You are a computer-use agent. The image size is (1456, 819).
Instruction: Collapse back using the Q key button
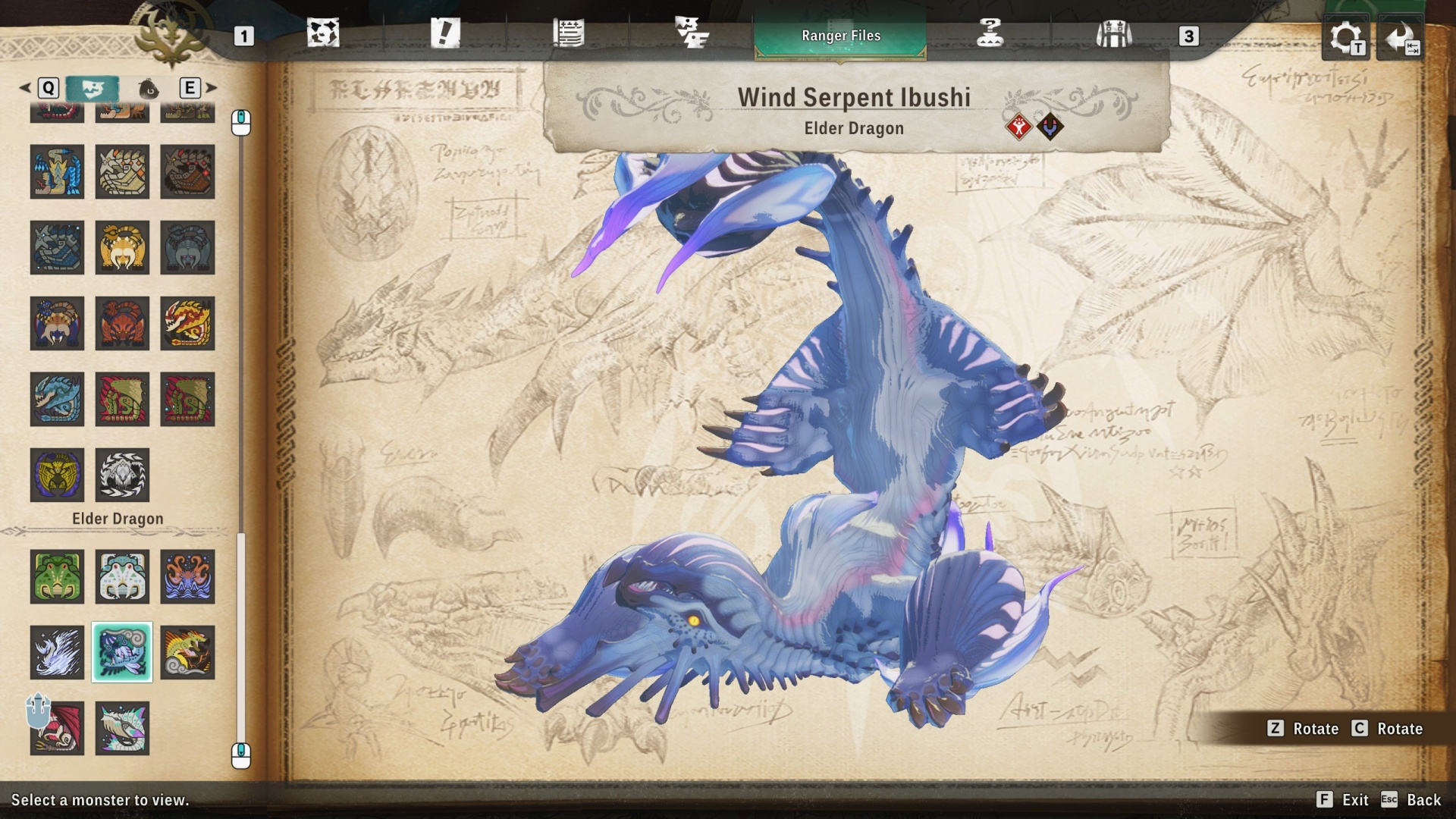click(49, 88)
